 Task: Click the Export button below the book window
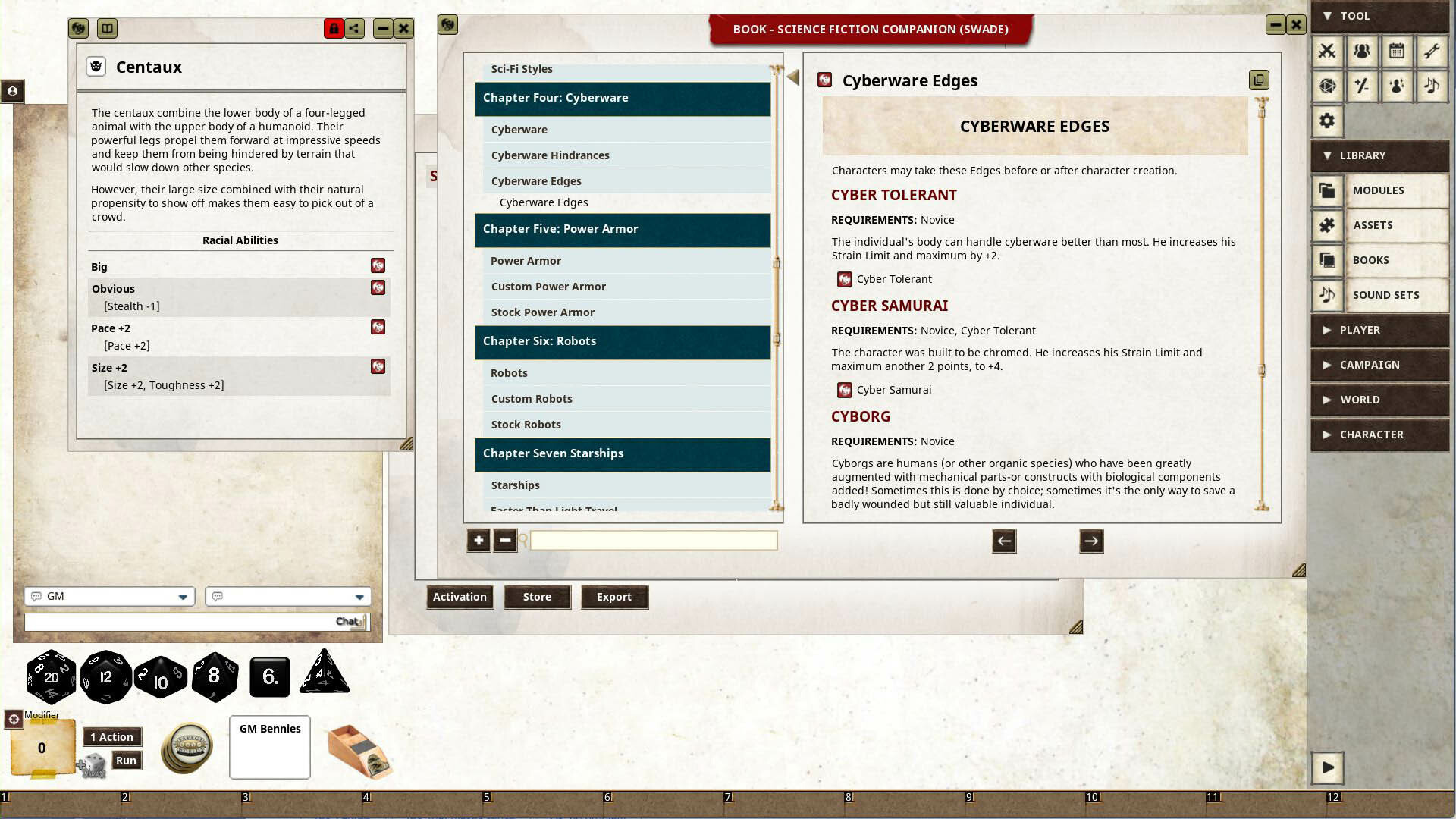[x=614, y=597]
